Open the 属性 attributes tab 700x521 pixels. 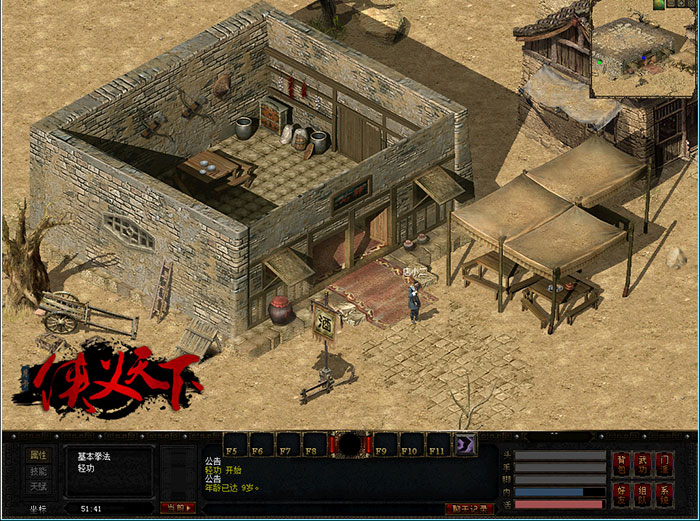[x=38, y=455]
